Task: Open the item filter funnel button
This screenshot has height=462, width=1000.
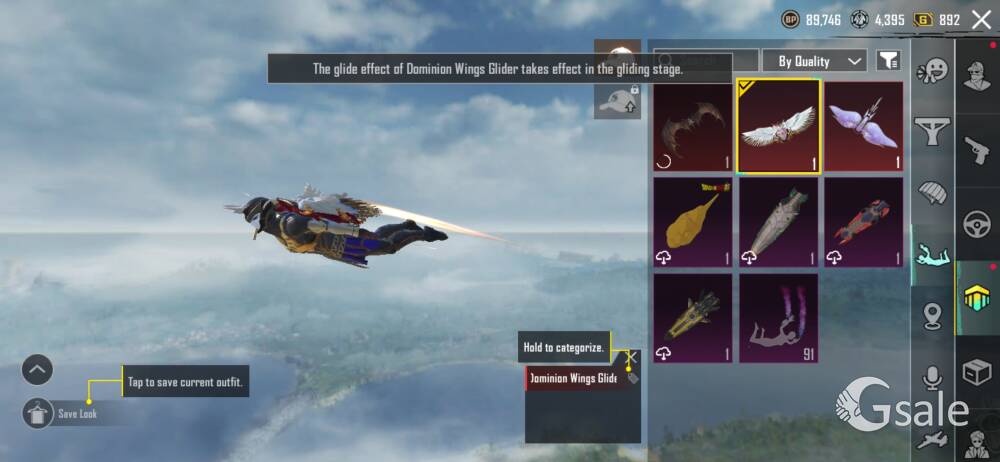Action: pos(887,61)
